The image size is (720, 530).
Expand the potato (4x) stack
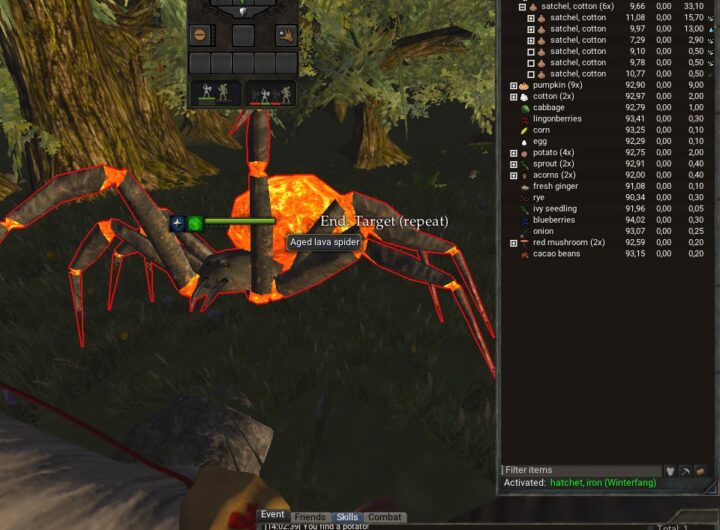[x=513, y=153]
